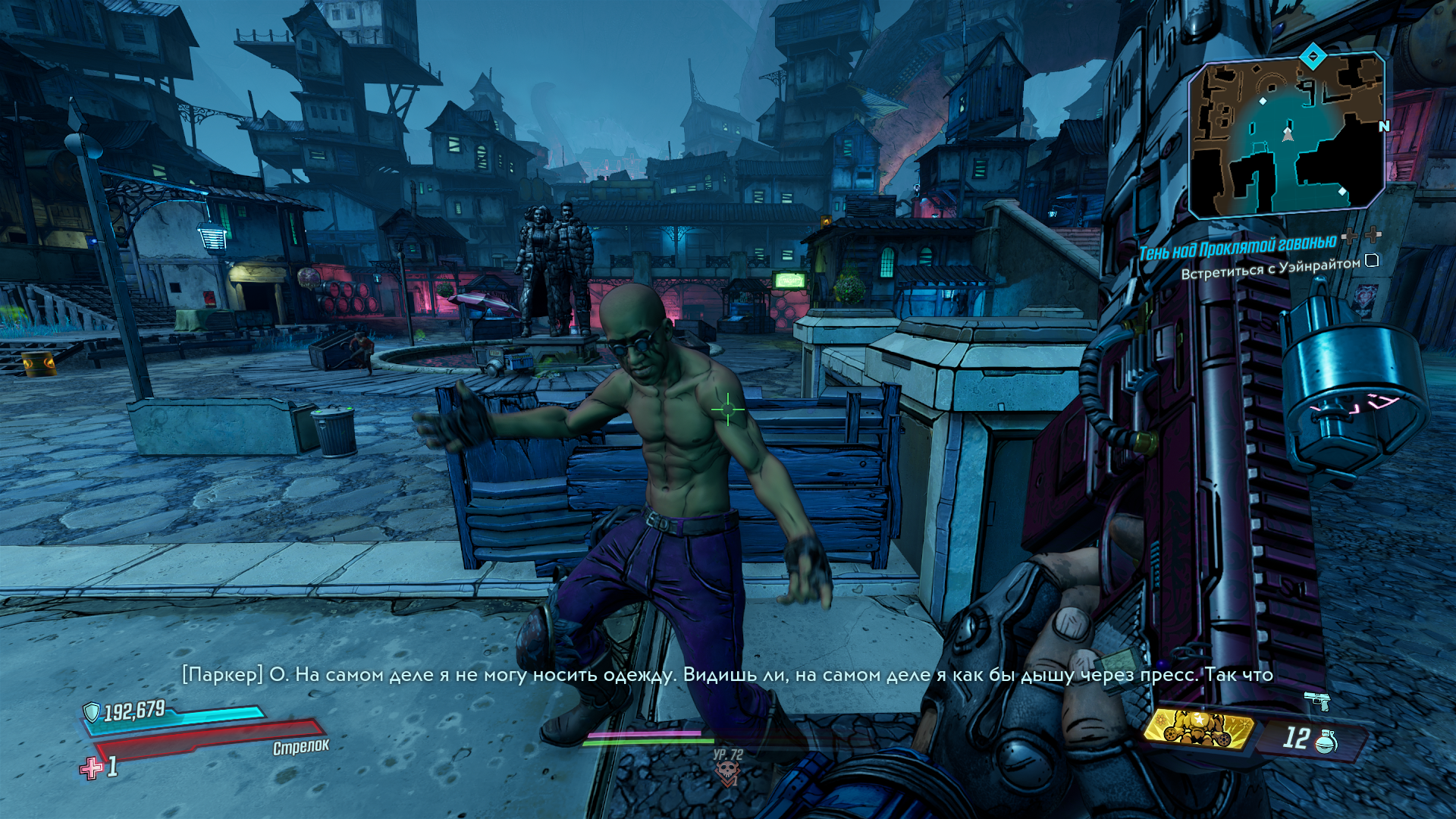
Task: Click the diamond marker above the minimap
Action: (1313, 55)
